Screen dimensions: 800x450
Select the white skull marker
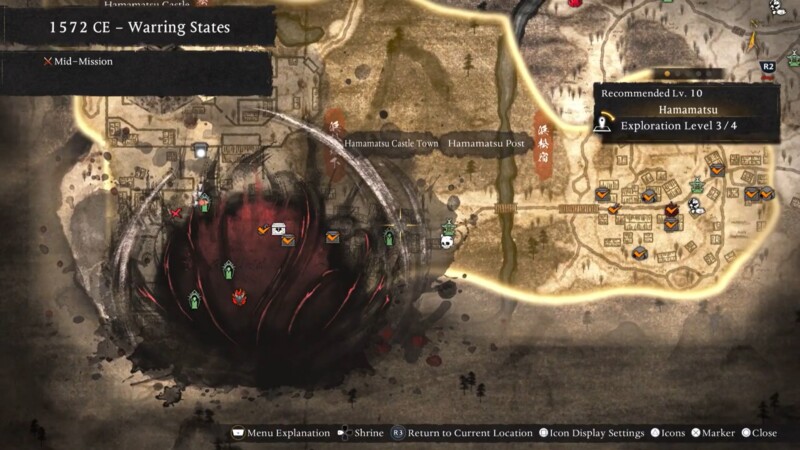tap(448, 242)
